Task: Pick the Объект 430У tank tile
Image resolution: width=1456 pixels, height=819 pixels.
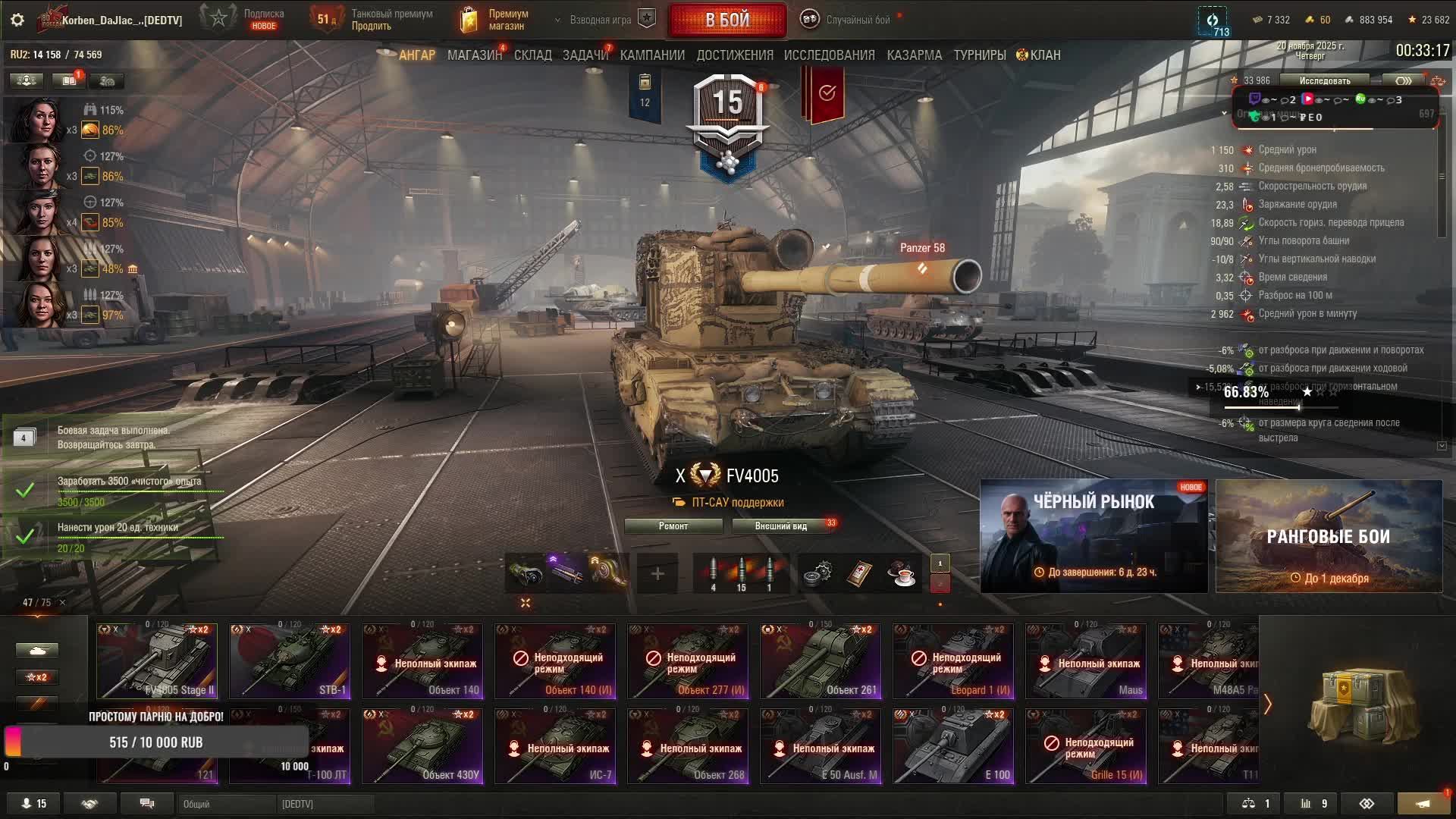Action: click(x=422, y=745)
